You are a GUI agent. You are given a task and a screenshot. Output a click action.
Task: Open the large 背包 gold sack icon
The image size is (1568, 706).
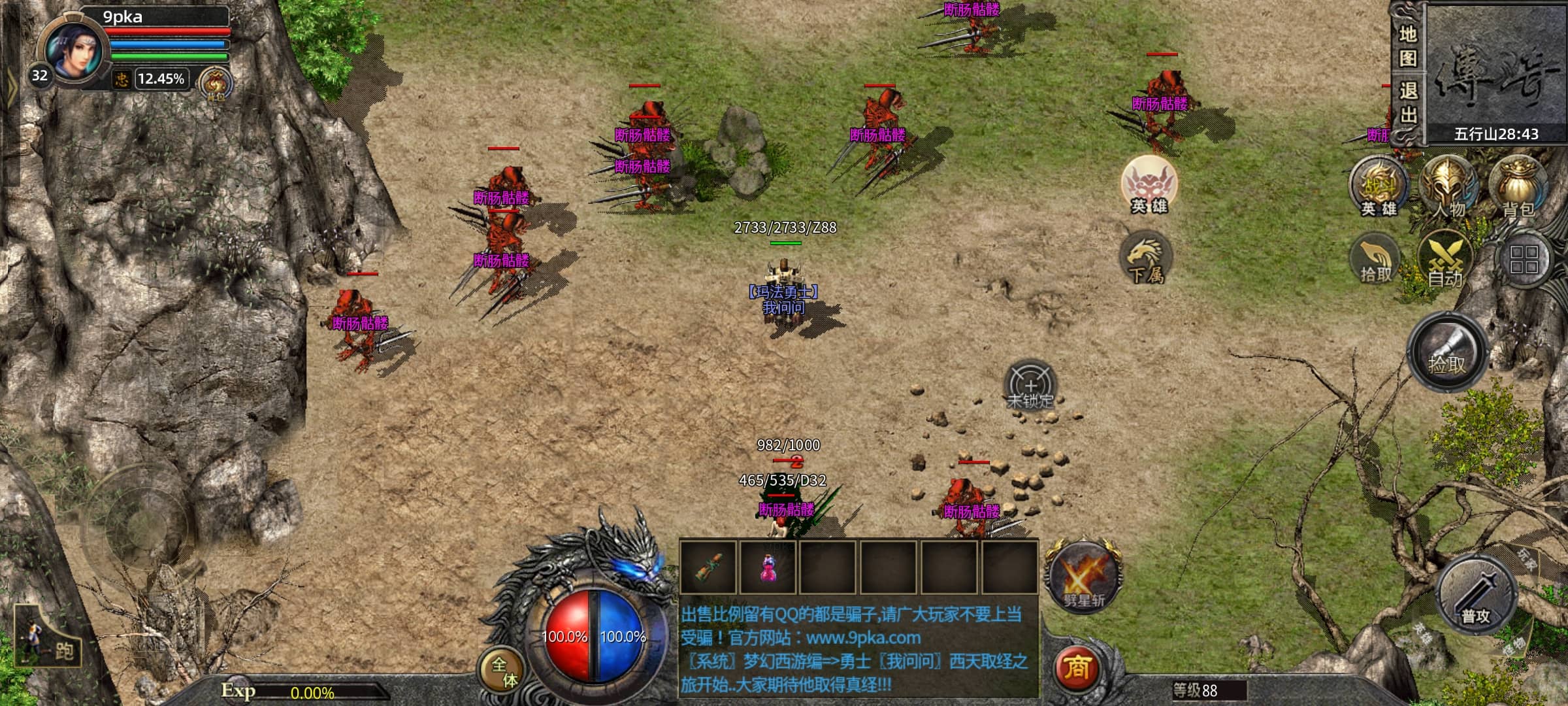click(1518, 187)
